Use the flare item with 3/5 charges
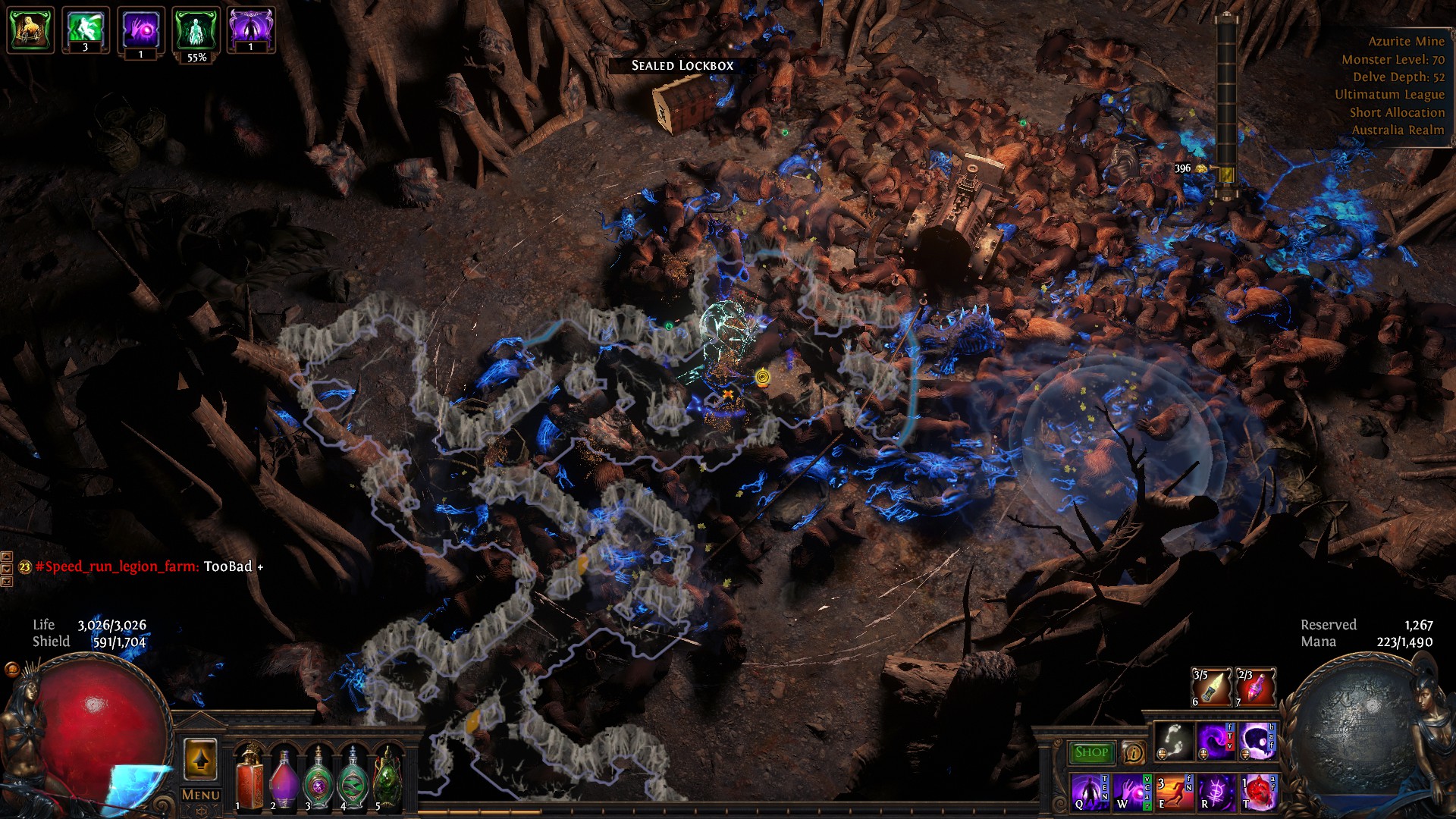 1211,687
